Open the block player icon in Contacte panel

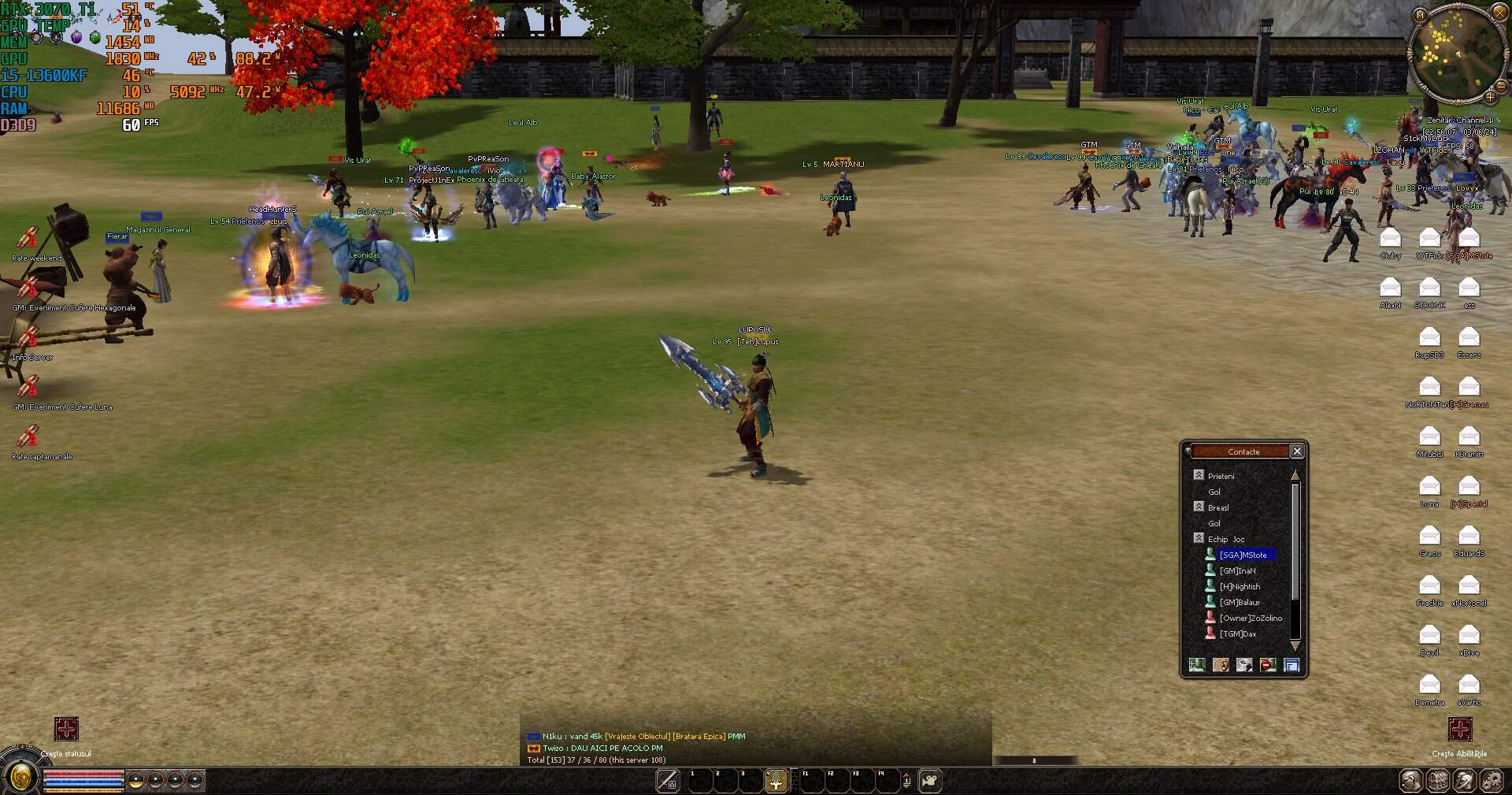click(1266, 664)
